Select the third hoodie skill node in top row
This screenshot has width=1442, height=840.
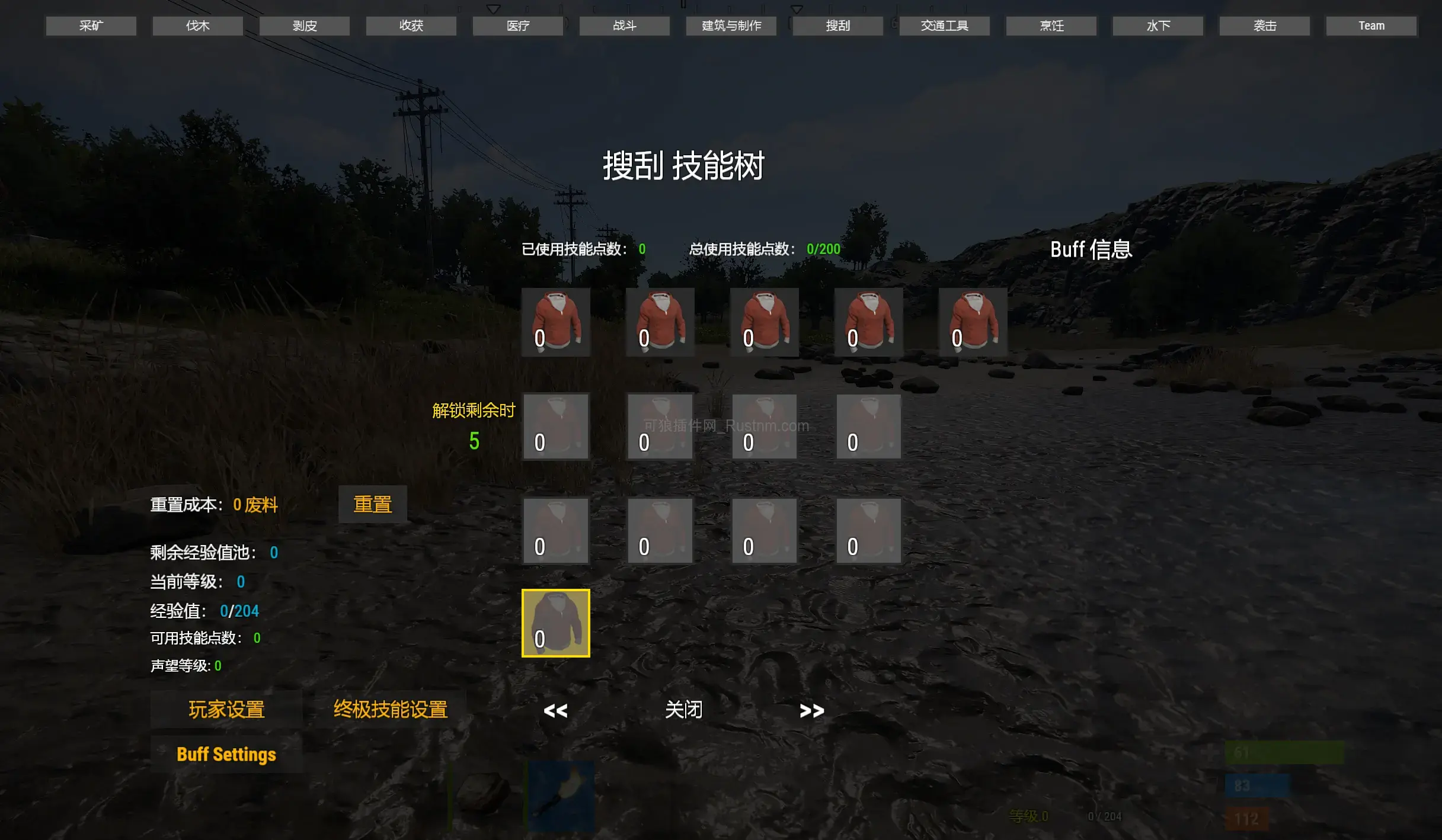(764, 322)
